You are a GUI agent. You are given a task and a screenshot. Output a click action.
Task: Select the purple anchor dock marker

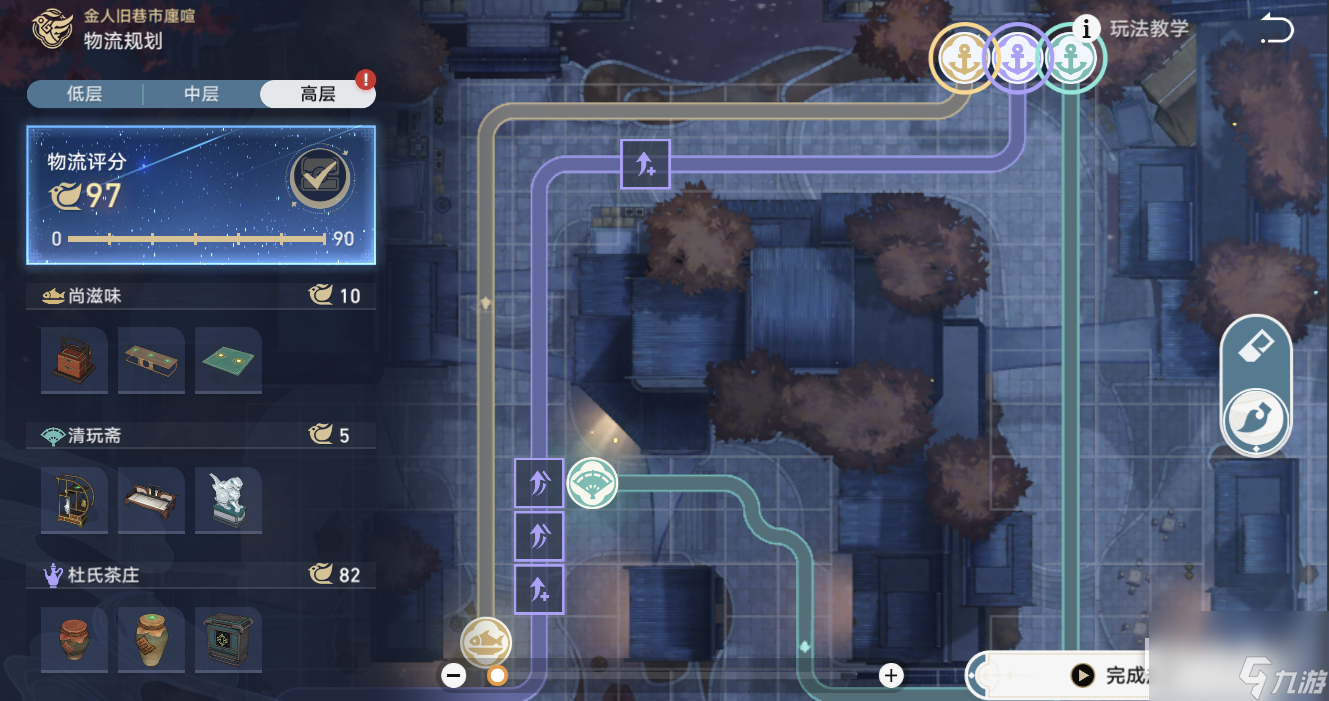[1017, 59]
